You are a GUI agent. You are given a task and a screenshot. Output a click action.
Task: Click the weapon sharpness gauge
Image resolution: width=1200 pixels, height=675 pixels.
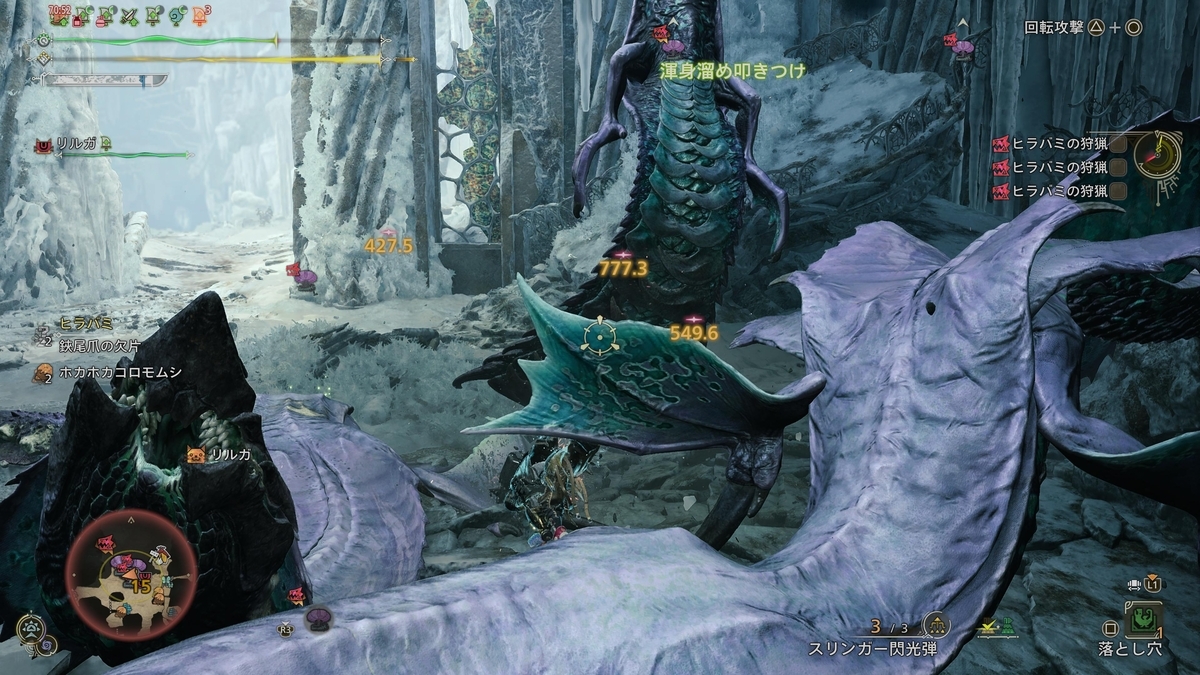coord(98,79)
